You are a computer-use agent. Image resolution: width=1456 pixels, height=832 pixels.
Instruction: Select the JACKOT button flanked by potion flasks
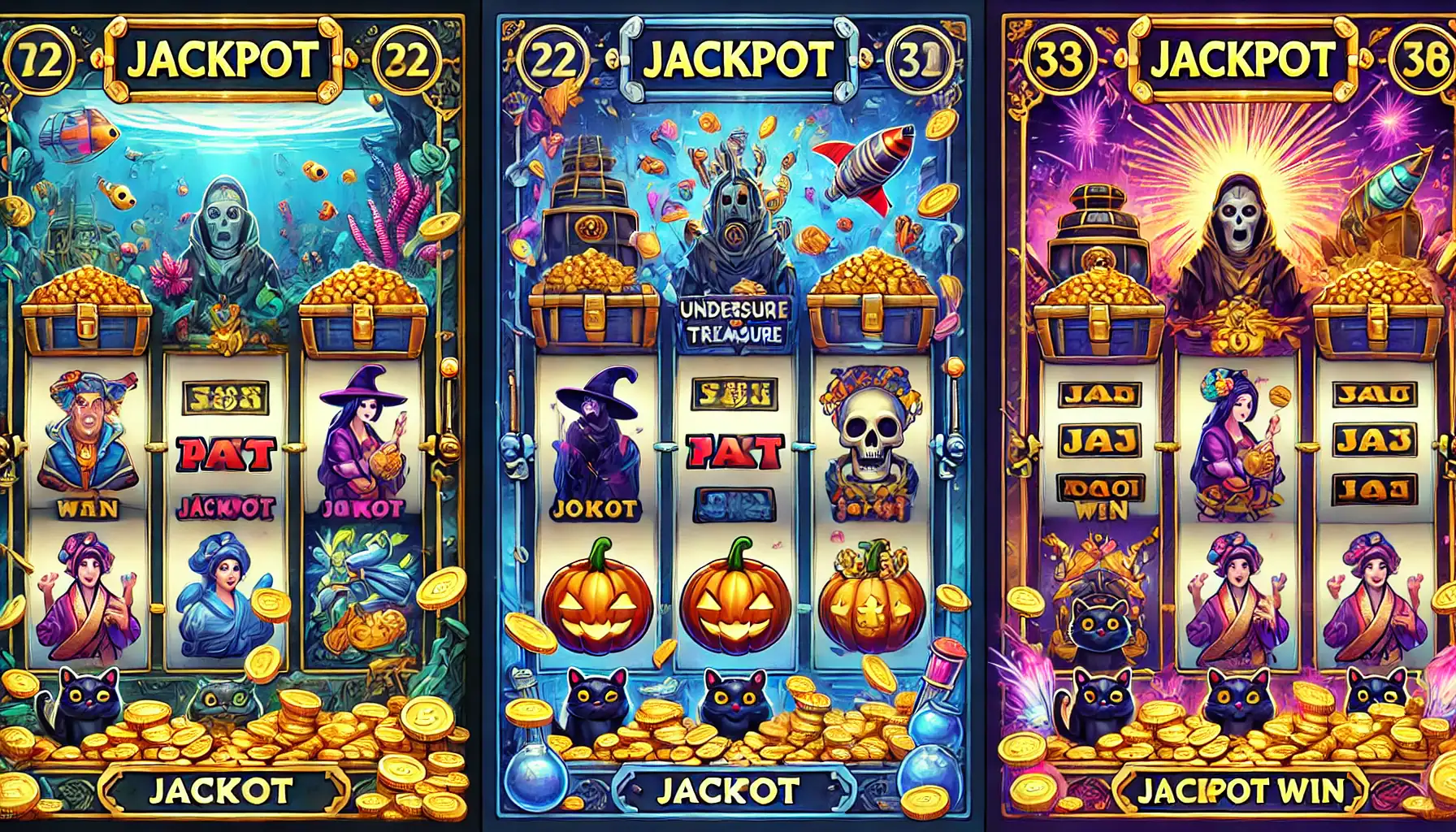tap(727, 791)
